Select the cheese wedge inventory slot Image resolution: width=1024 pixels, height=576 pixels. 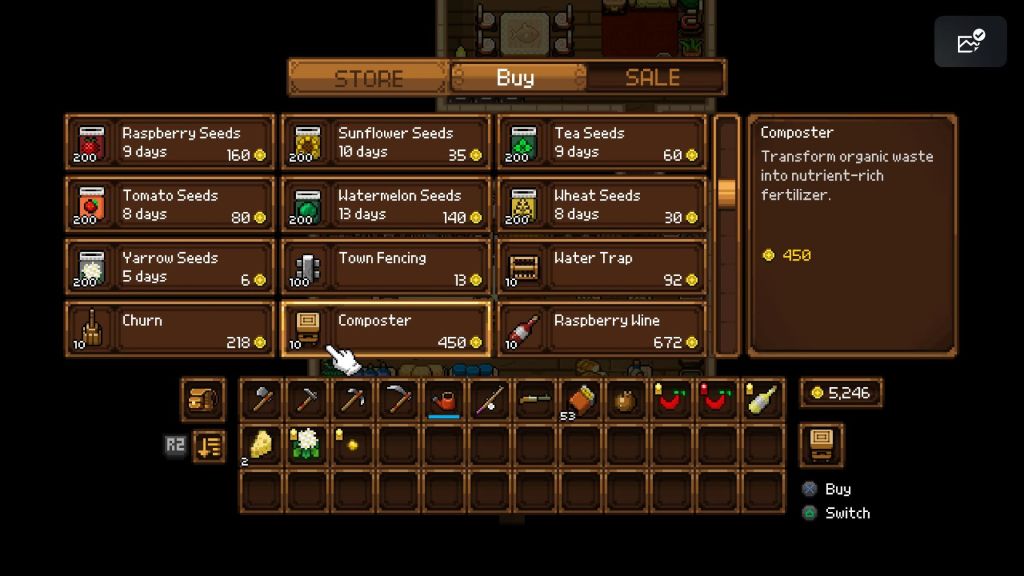261,445
